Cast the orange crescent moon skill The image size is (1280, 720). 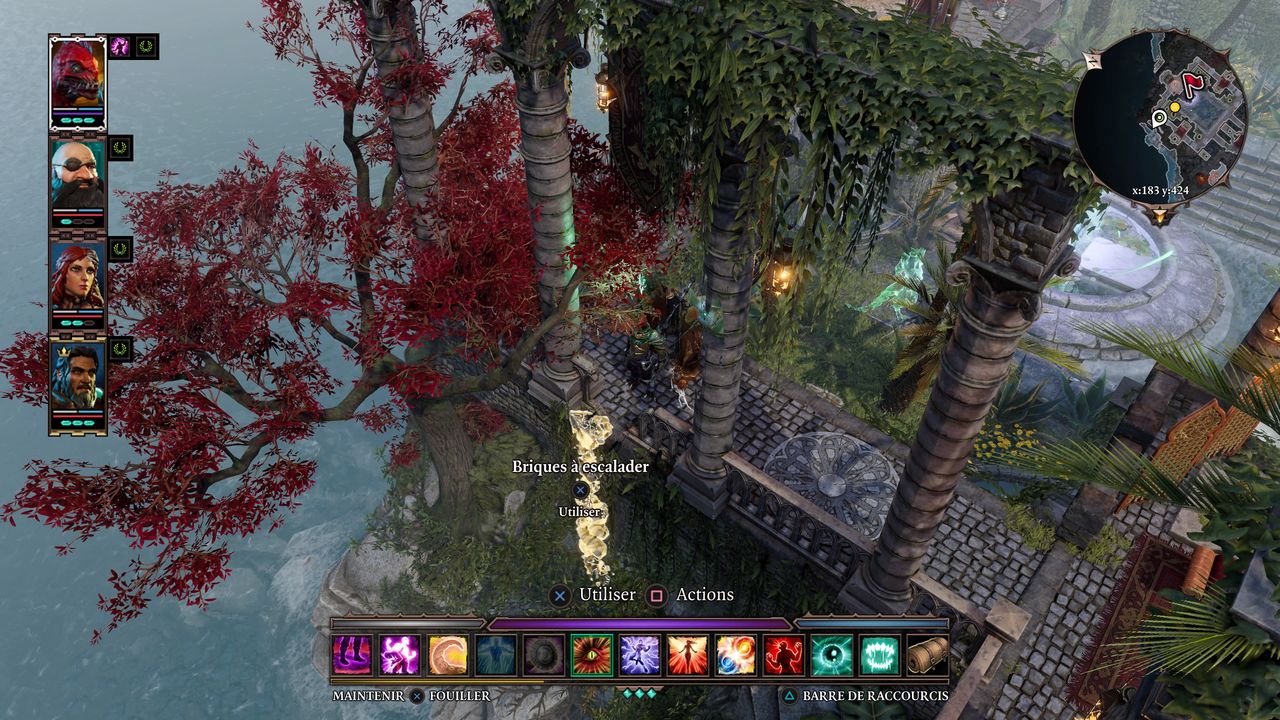click(448, 655)
